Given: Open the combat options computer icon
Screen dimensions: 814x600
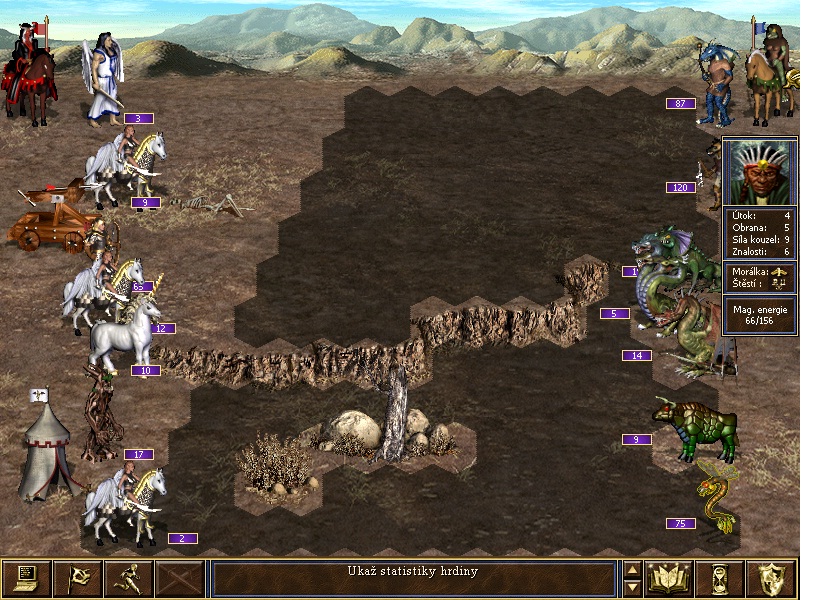Looking at the screenshot, I should [26, 578].
